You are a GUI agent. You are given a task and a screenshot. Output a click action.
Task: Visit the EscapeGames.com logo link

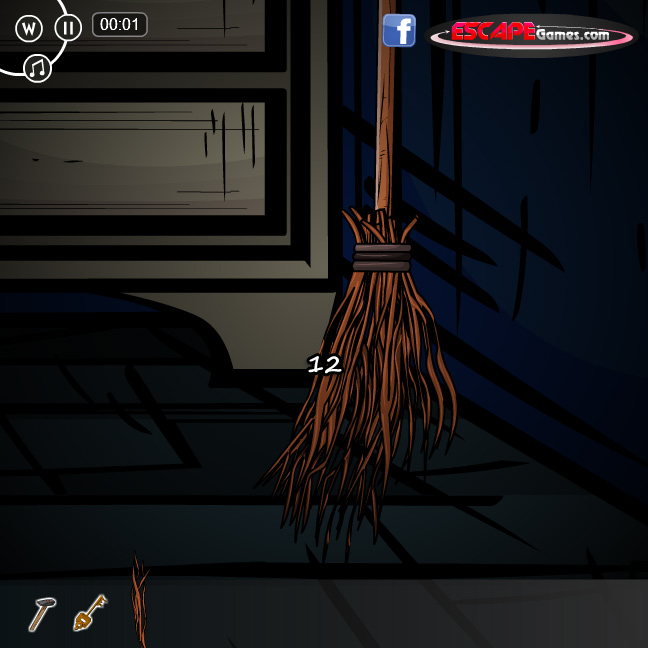532,34
